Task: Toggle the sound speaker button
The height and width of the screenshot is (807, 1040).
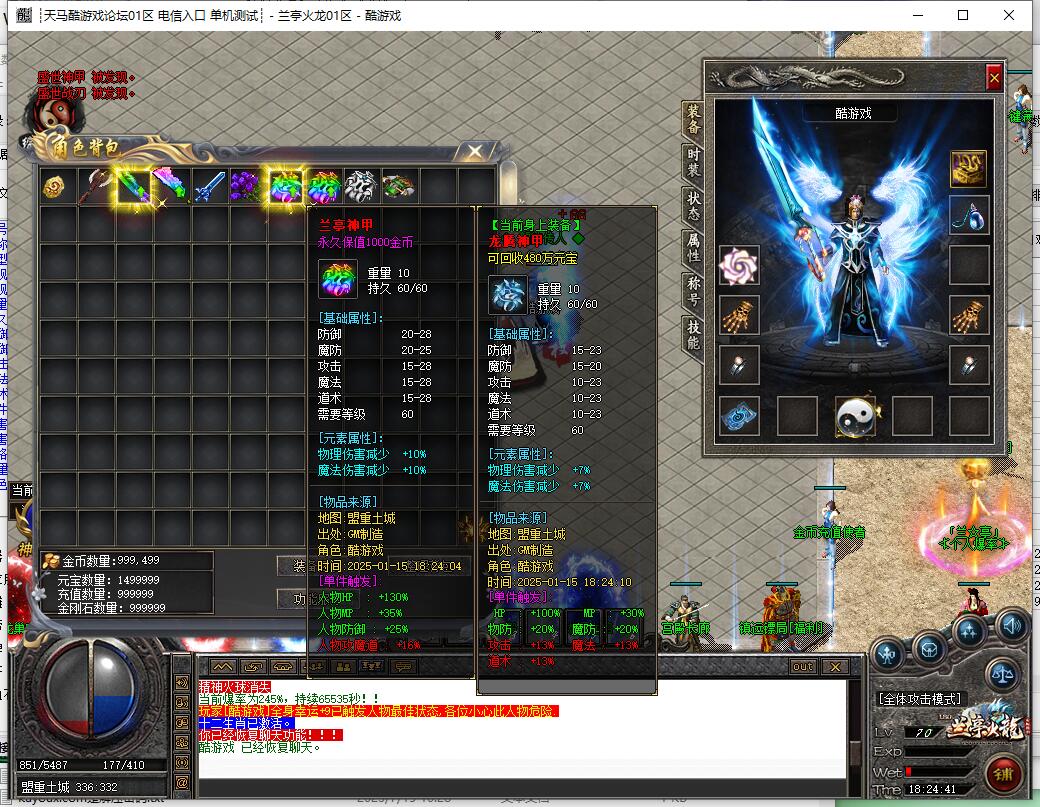Action: tap(1012, 627)
